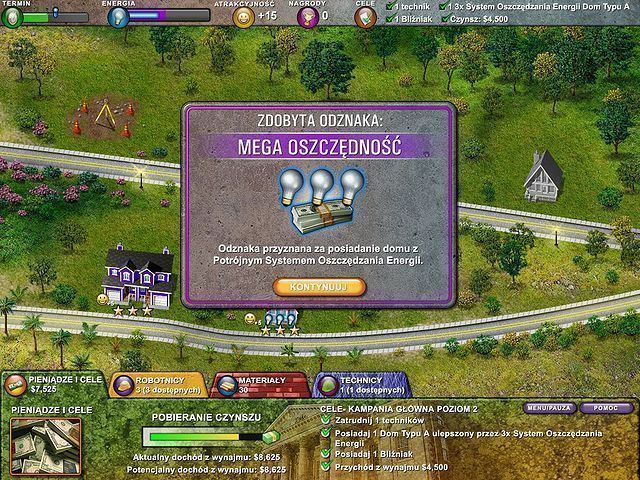
Task: Switch to the Pieniądze i Cele tab
Action: (51, 386)
